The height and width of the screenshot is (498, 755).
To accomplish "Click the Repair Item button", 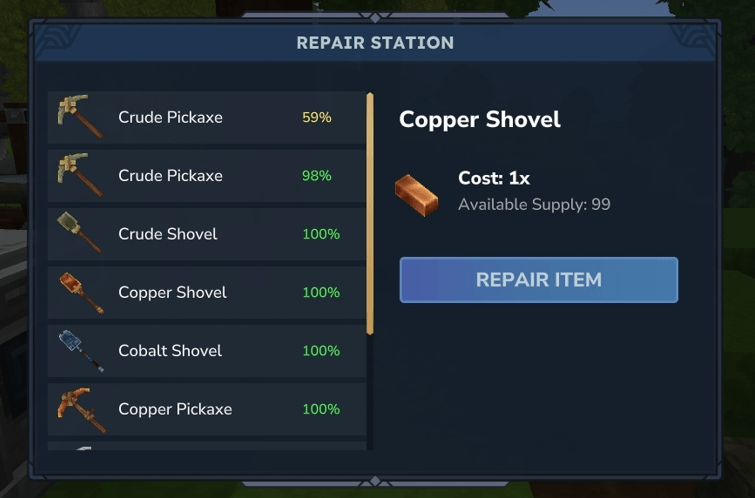I will [538, 280].
